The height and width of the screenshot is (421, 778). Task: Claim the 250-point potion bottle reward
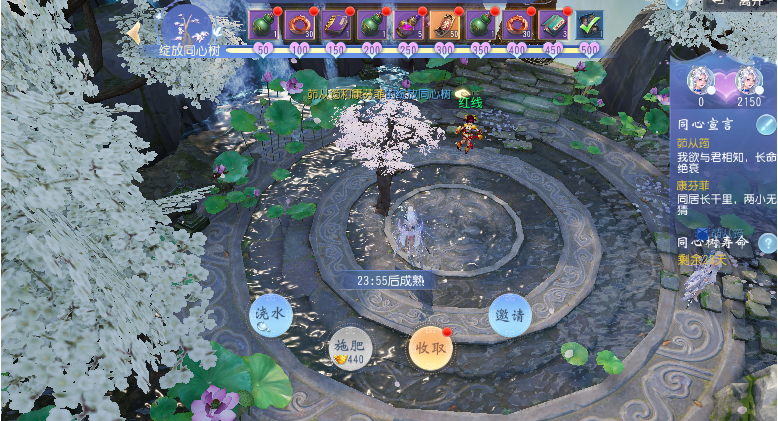coord(408,24)
